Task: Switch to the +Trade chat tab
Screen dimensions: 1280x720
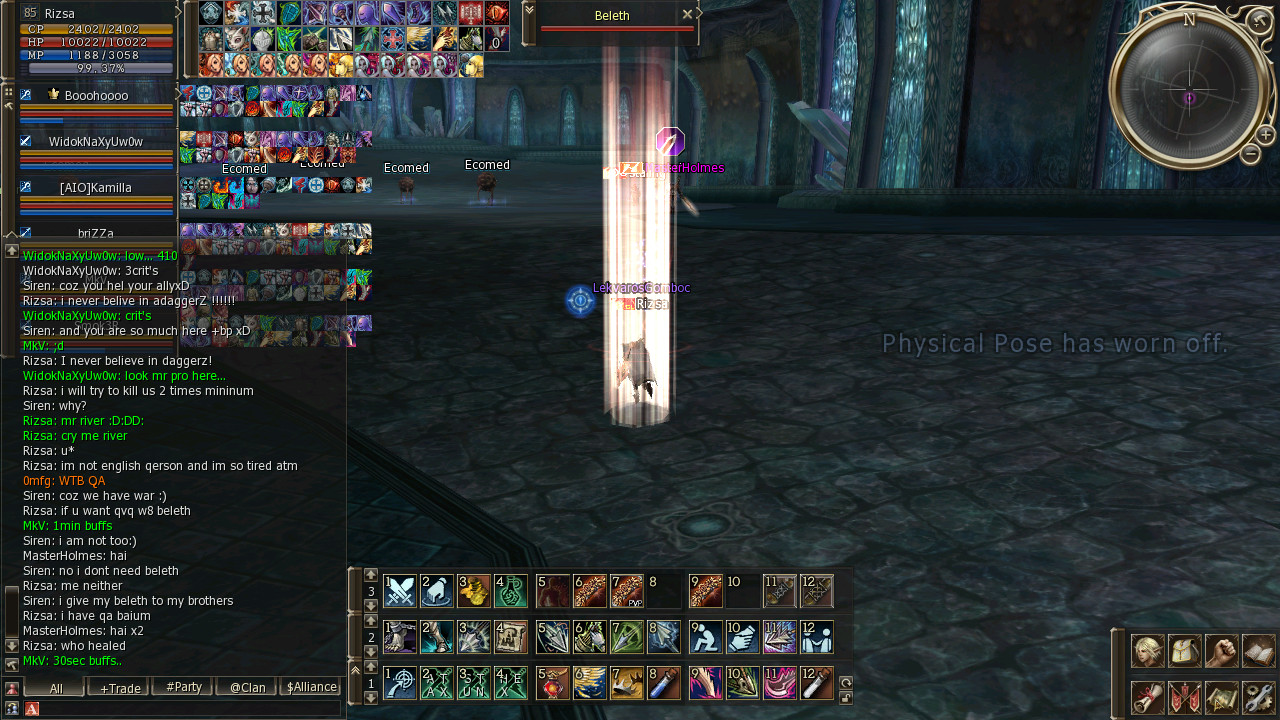Action: pos(118,687)
